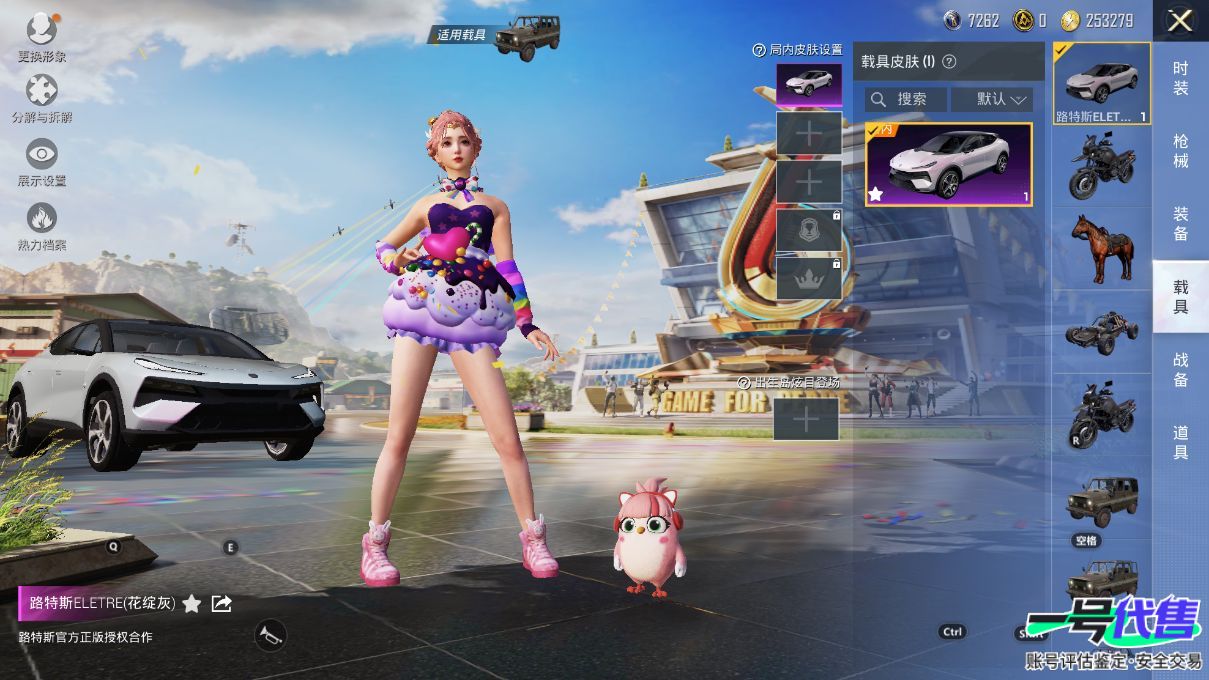Open 分解与拆解 dismantle menu
The width and height of the screenshot is (1209, 680).
(x=42, y=93)
